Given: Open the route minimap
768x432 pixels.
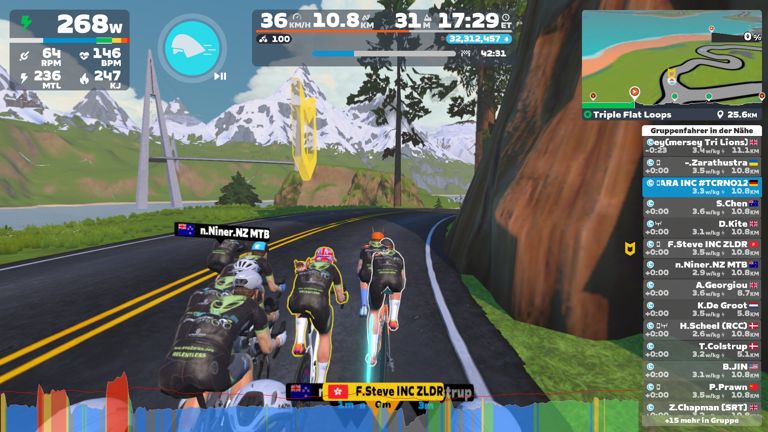Looking at the screenshot, I should (671, 58).
